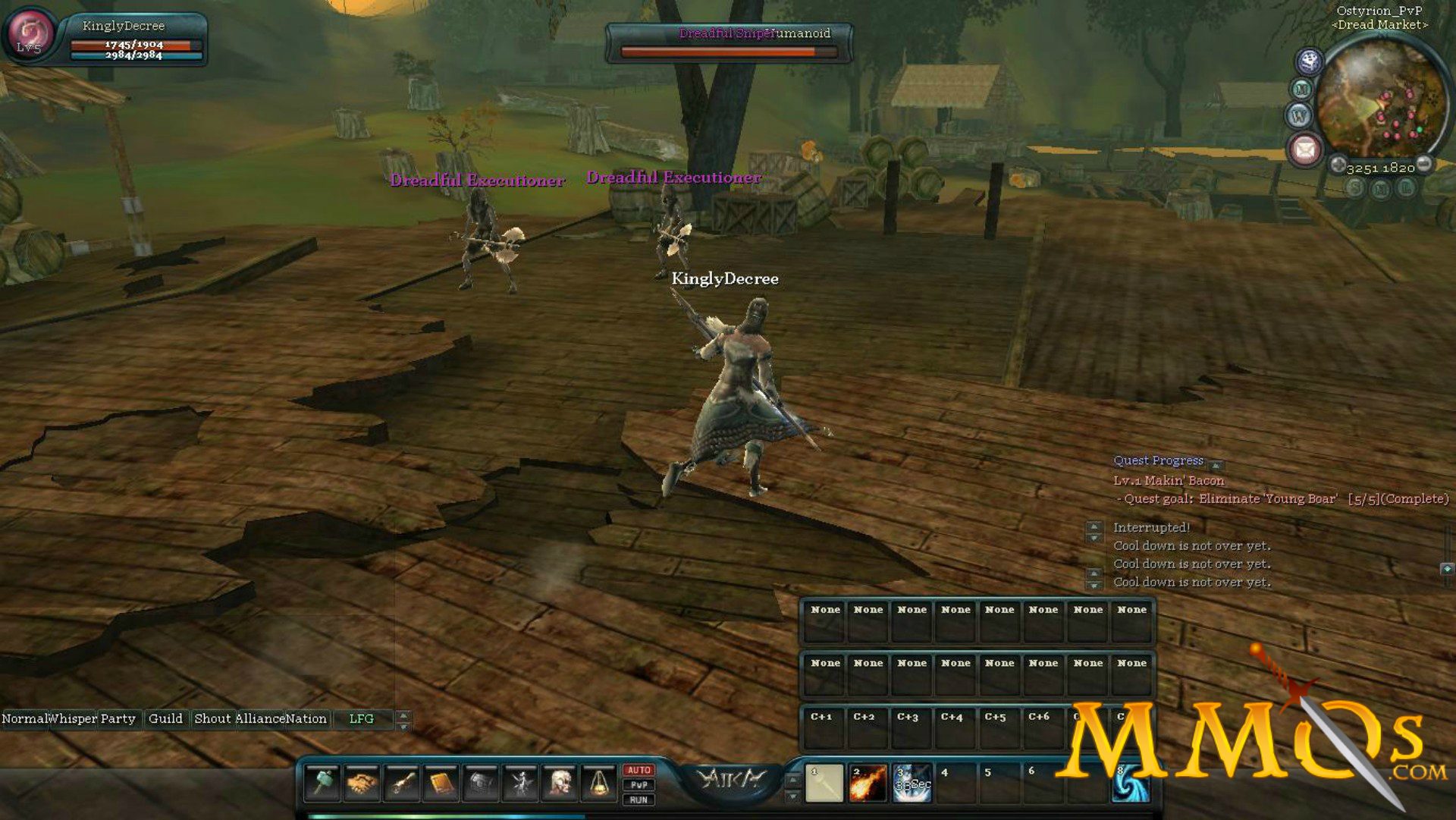The width and height of the screenshot is (1456, 820).
Task: Open the armor inventory icon
Action: 481,783
